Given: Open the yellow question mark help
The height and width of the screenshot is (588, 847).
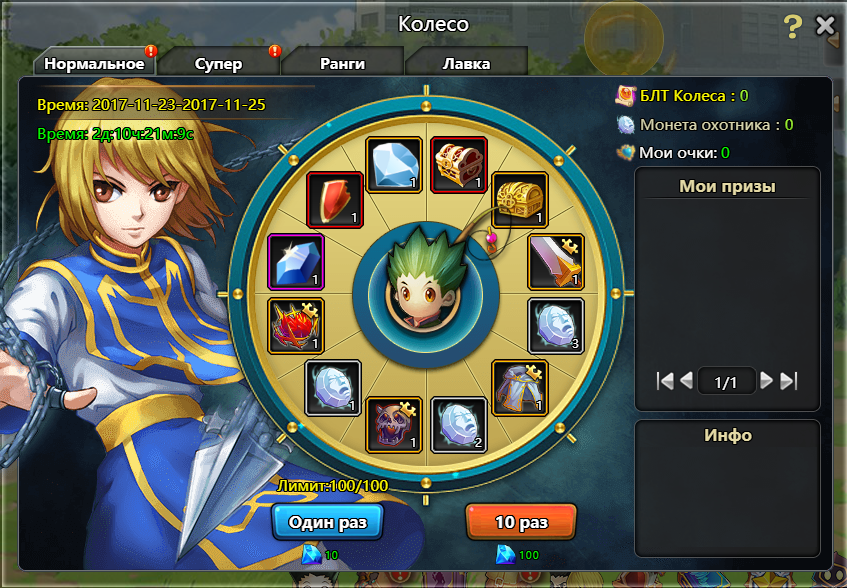Looking at the screenshot, I should point(792,26).
